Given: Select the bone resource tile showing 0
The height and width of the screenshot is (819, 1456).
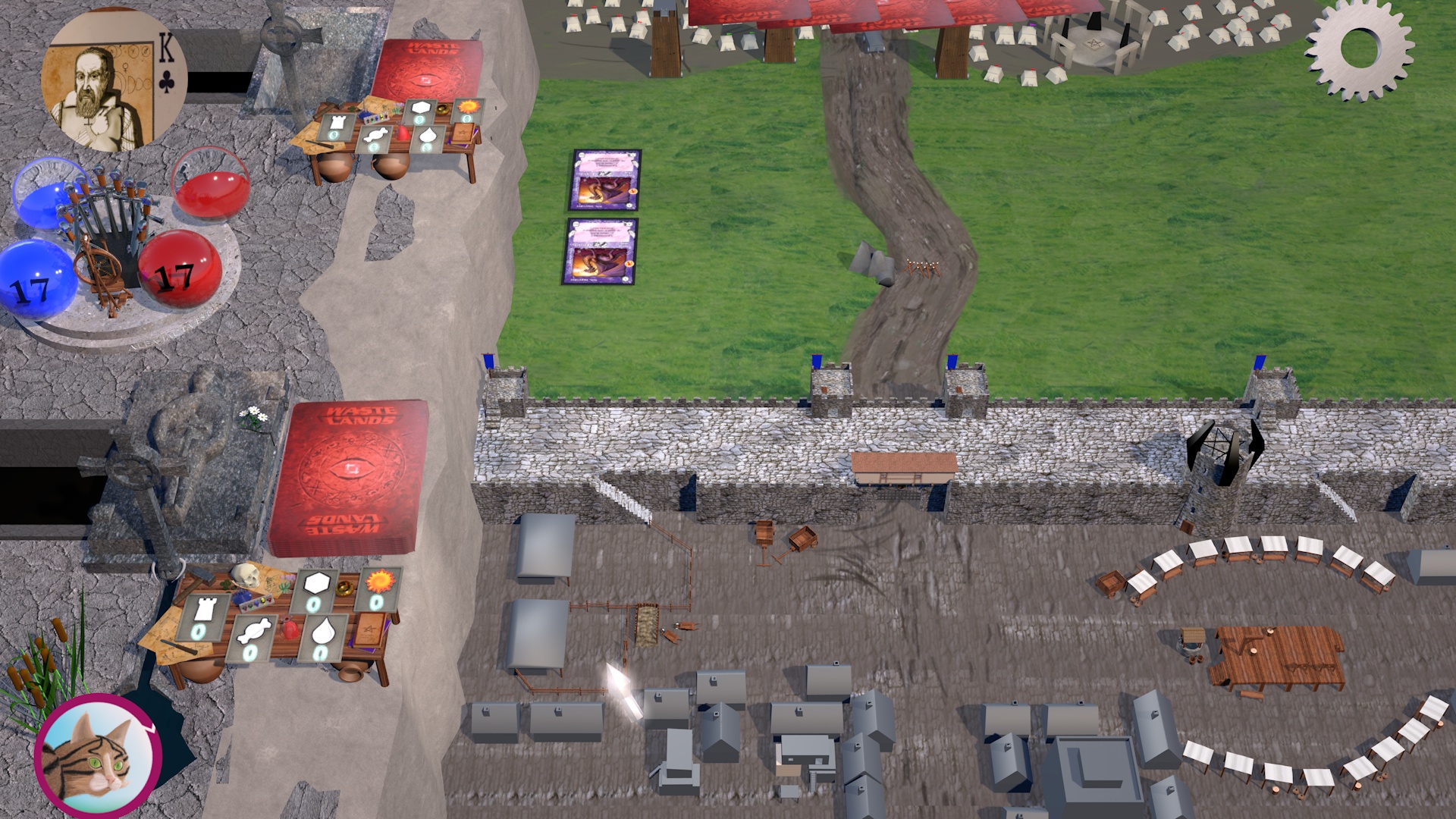Looking at the screenshot, I should (x=252, y=639).
